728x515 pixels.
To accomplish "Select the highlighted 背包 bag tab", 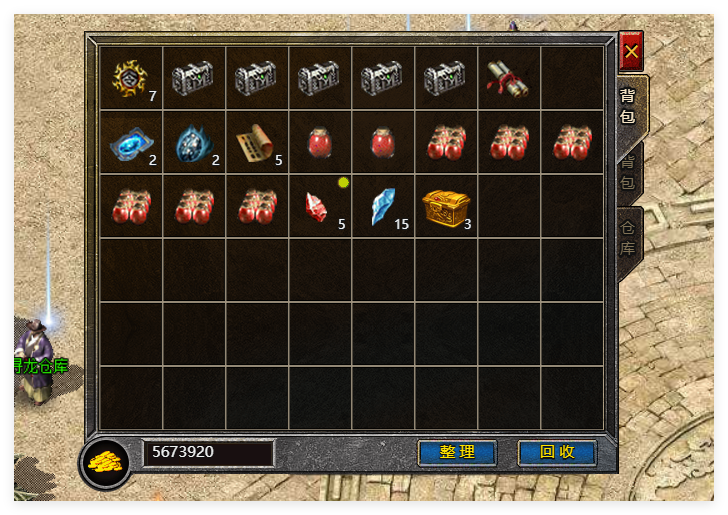I will (628, 106).
